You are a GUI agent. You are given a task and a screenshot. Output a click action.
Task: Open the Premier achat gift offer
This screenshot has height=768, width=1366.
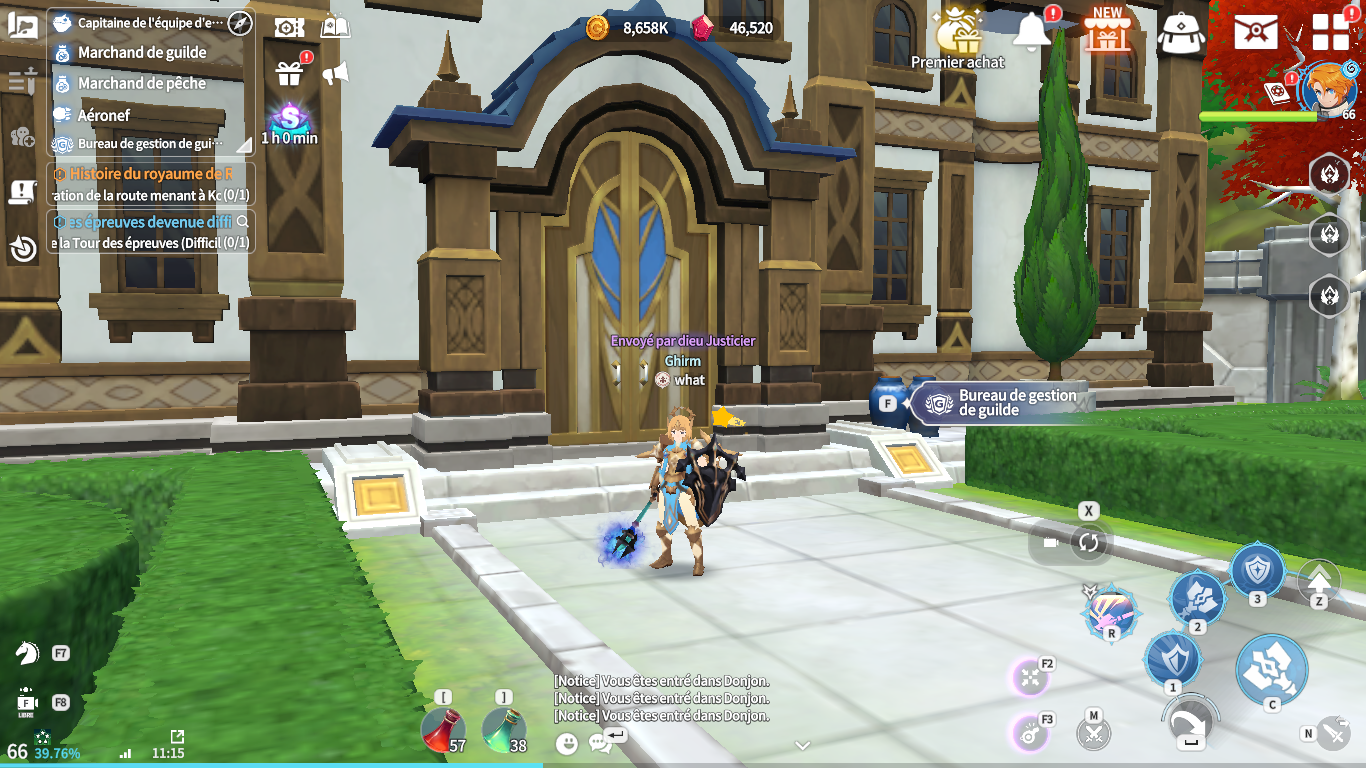(x=957, y=37)
